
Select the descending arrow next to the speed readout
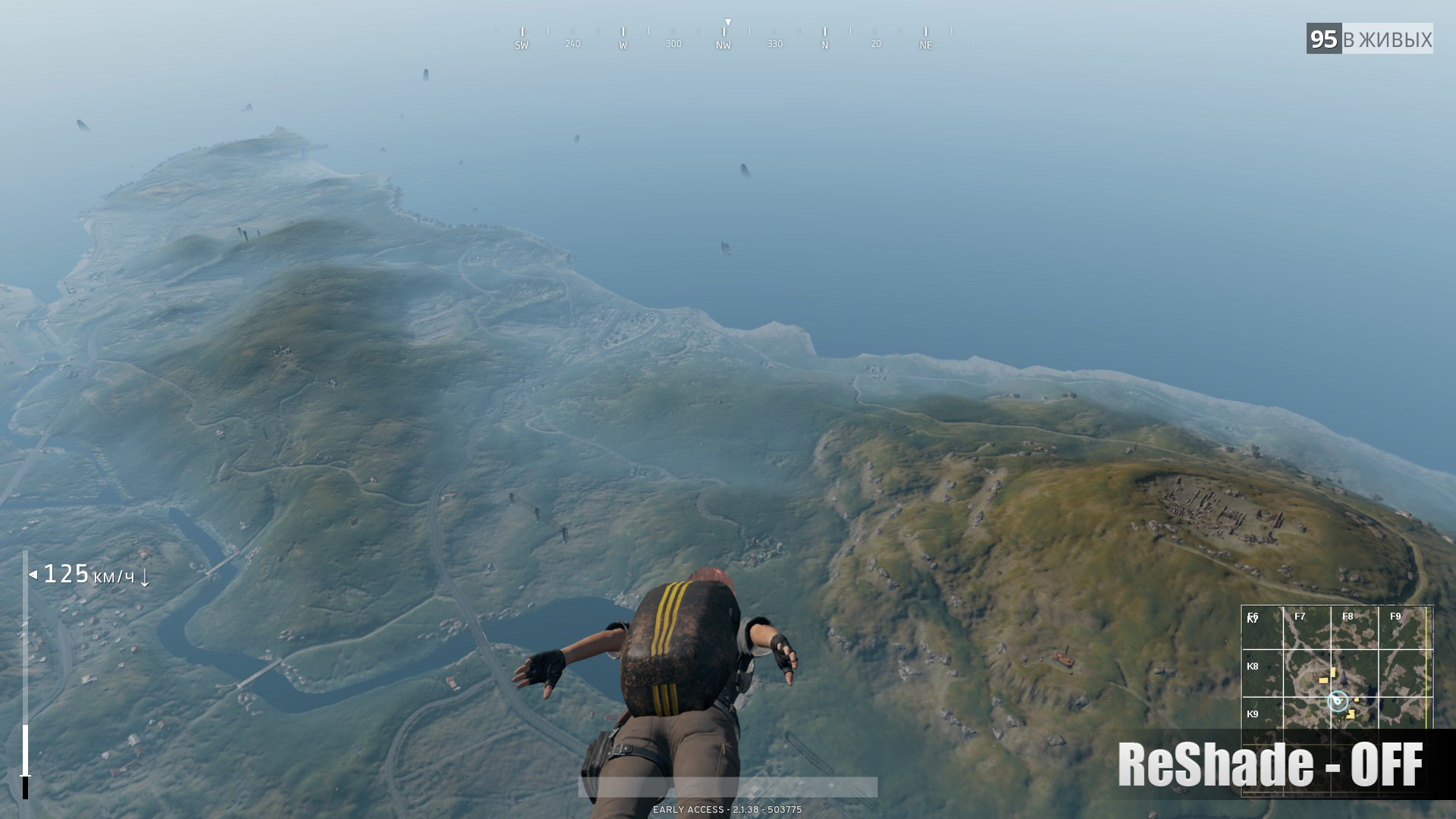(x=145, y=580)
